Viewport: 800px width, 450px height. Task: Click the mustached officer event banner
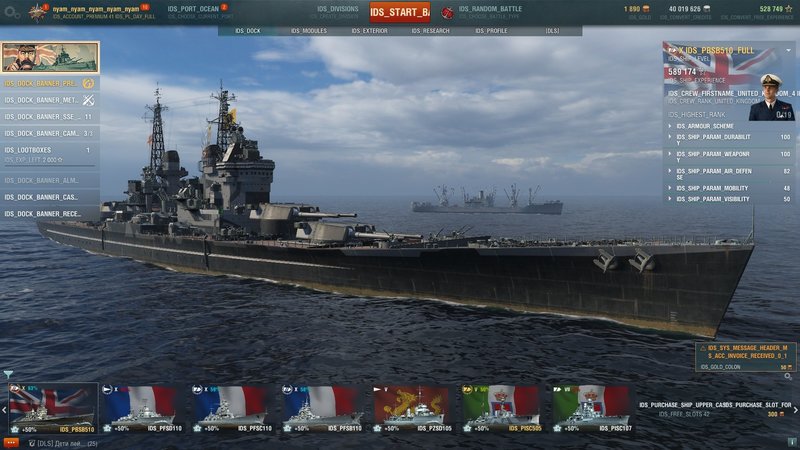pos(50,57)
